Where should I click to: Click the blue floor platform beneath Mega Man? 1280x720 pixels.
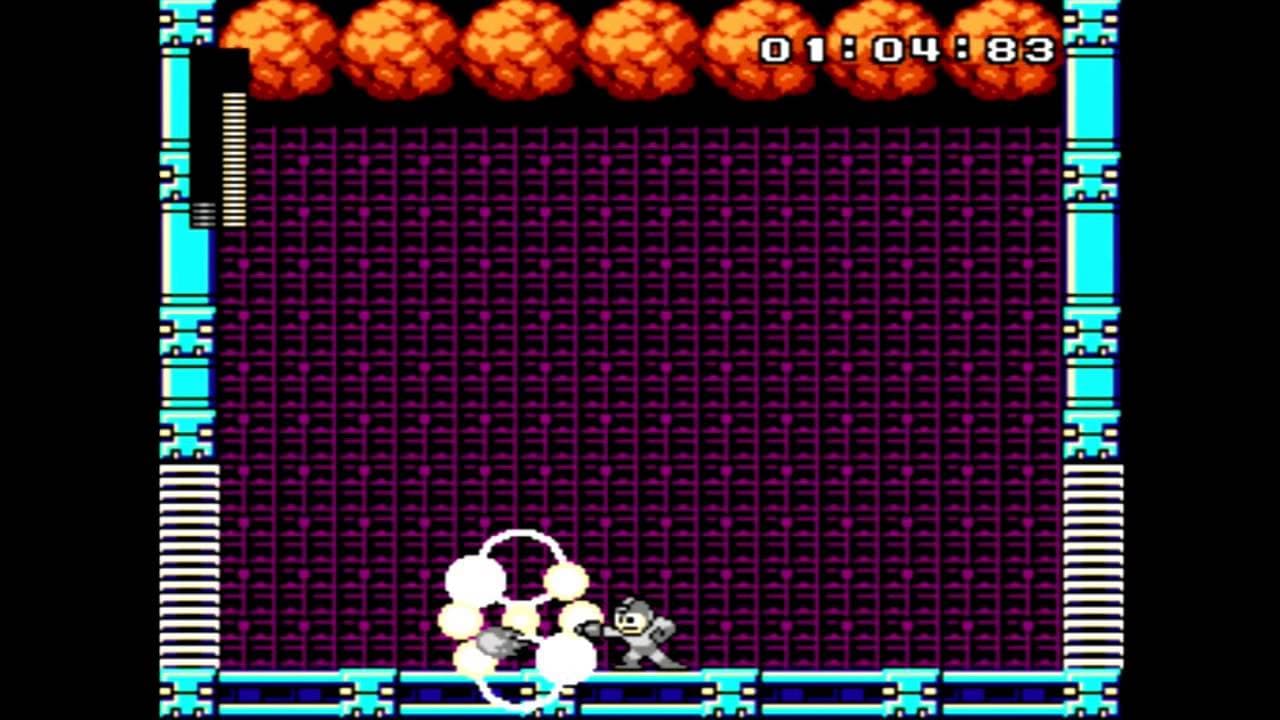[640, 690]
